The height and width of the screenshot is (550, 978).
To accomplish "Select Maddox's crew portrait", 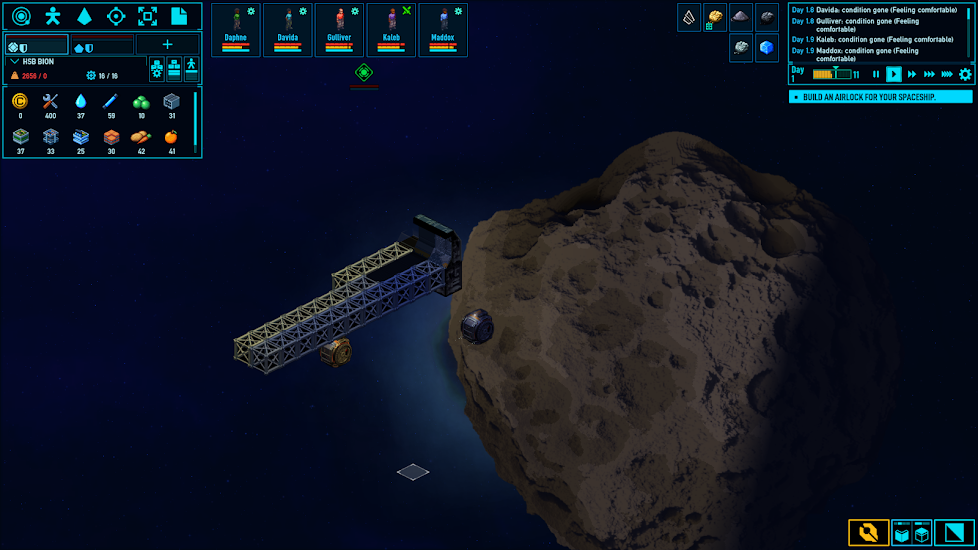I will click(x=443, y=29).
